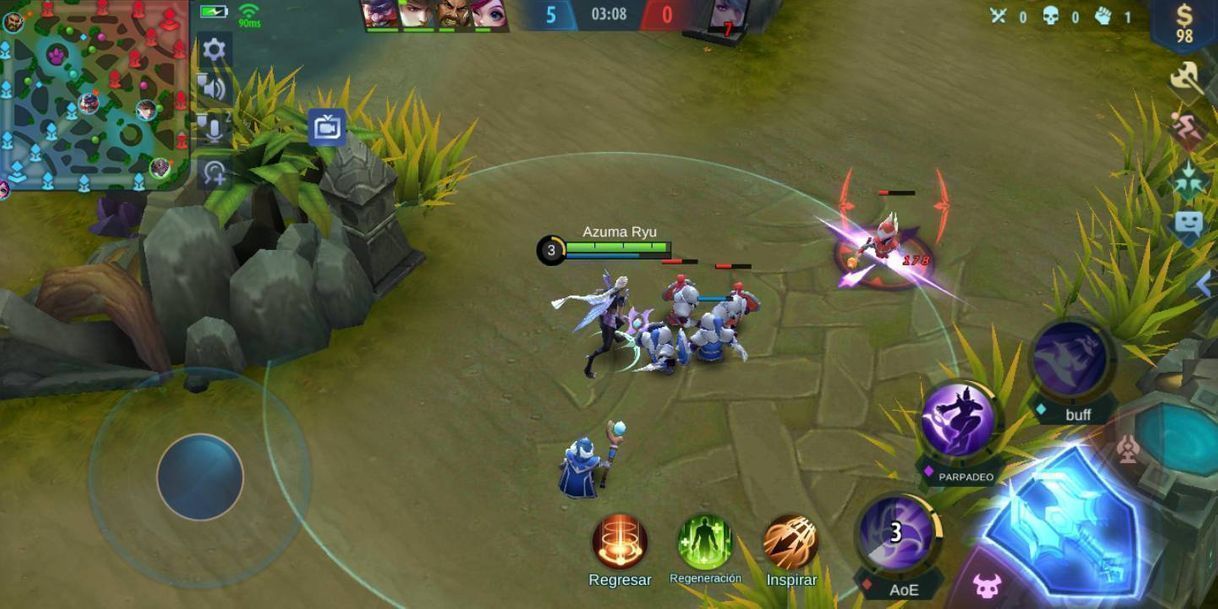This screenshot has width=1218, height=609.
Task: Select the minion target bull icon
Action: click(x=986, y=584)
